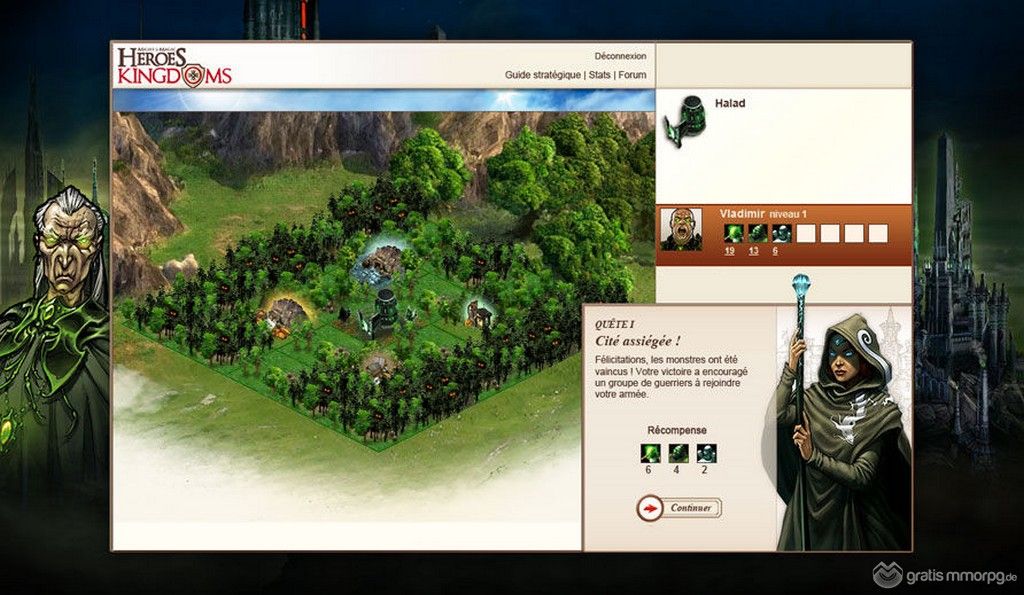Select the reward troop icon showing 2
This screenshot has width=1024, height=595.
[706, 453]
